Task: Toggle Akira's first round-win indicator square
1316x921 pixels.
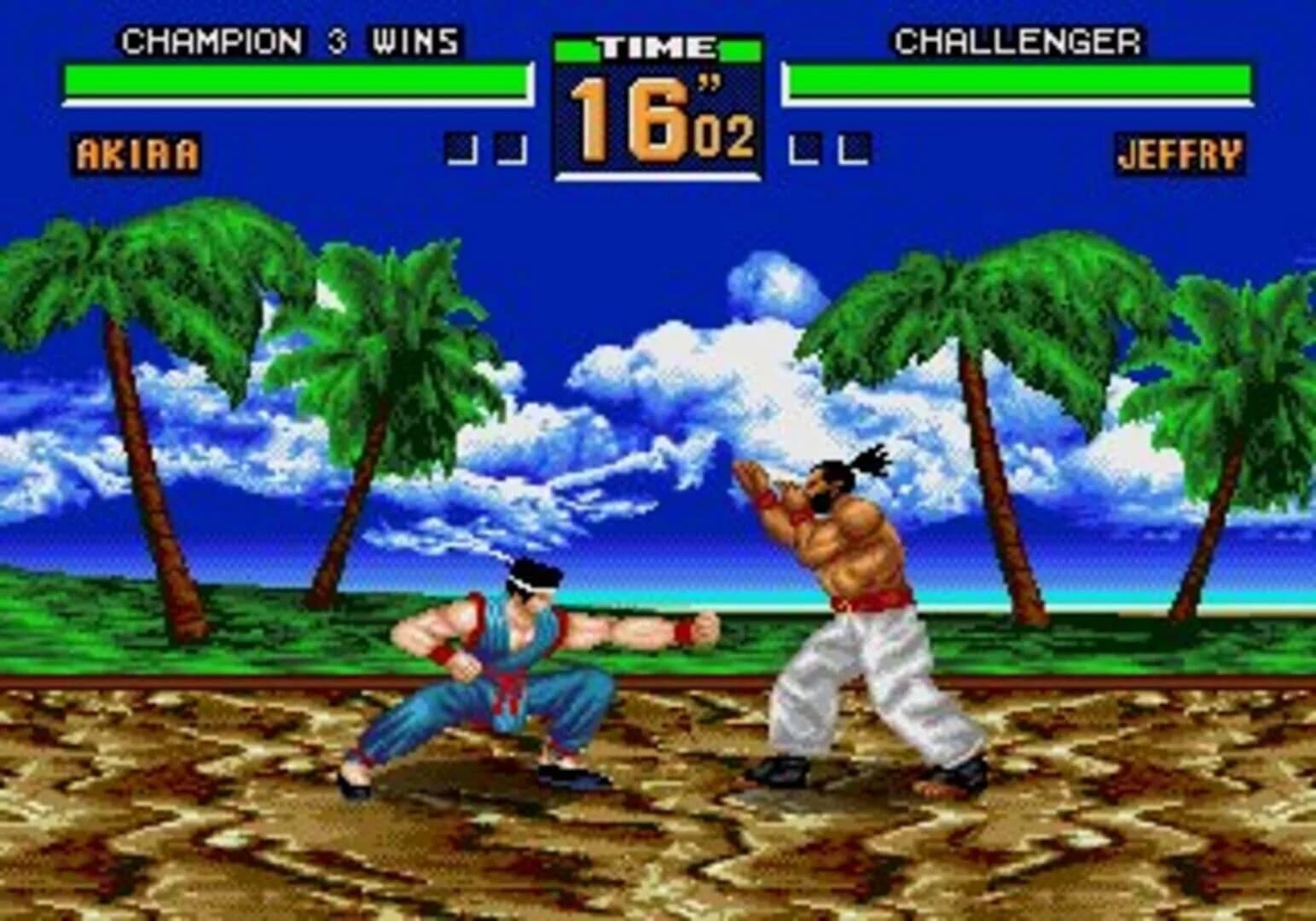Action: (463, 149)
